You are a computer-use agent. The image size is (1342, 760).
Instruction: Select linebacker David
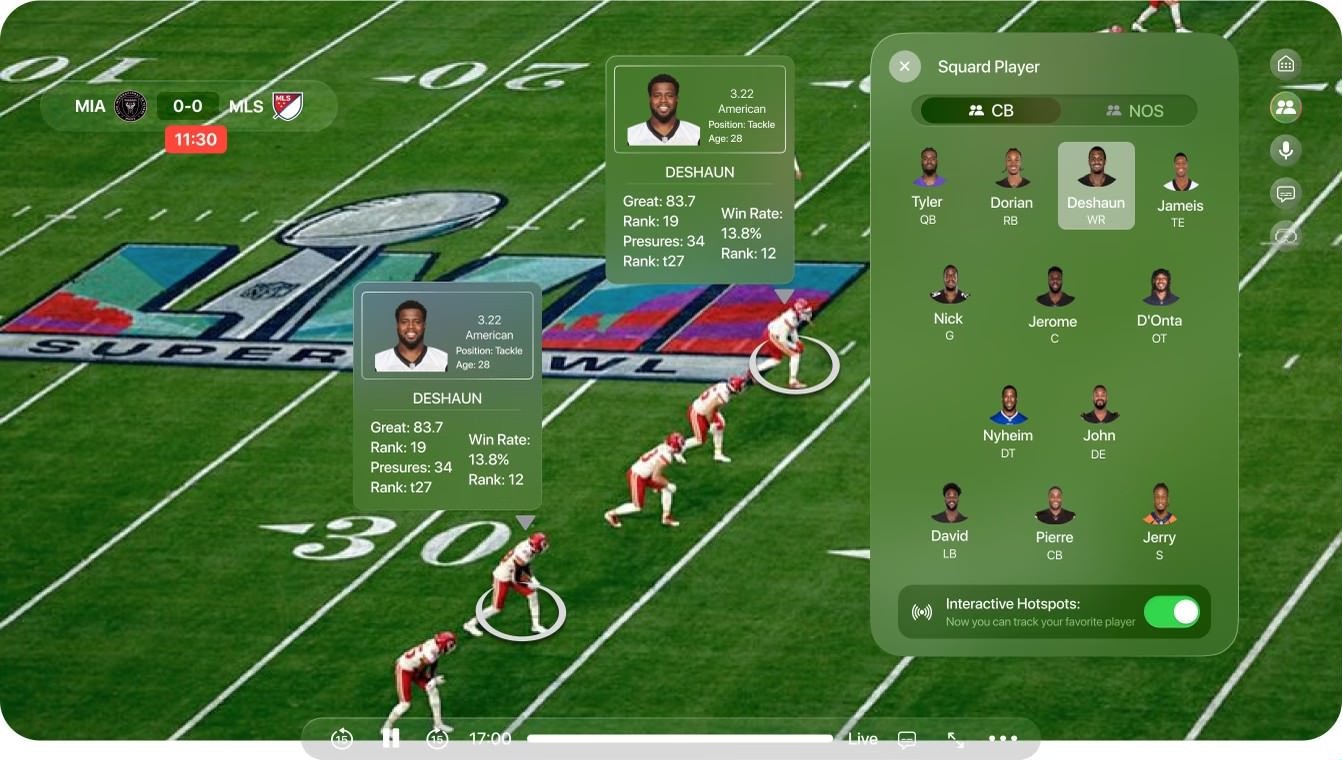[949, 520]
